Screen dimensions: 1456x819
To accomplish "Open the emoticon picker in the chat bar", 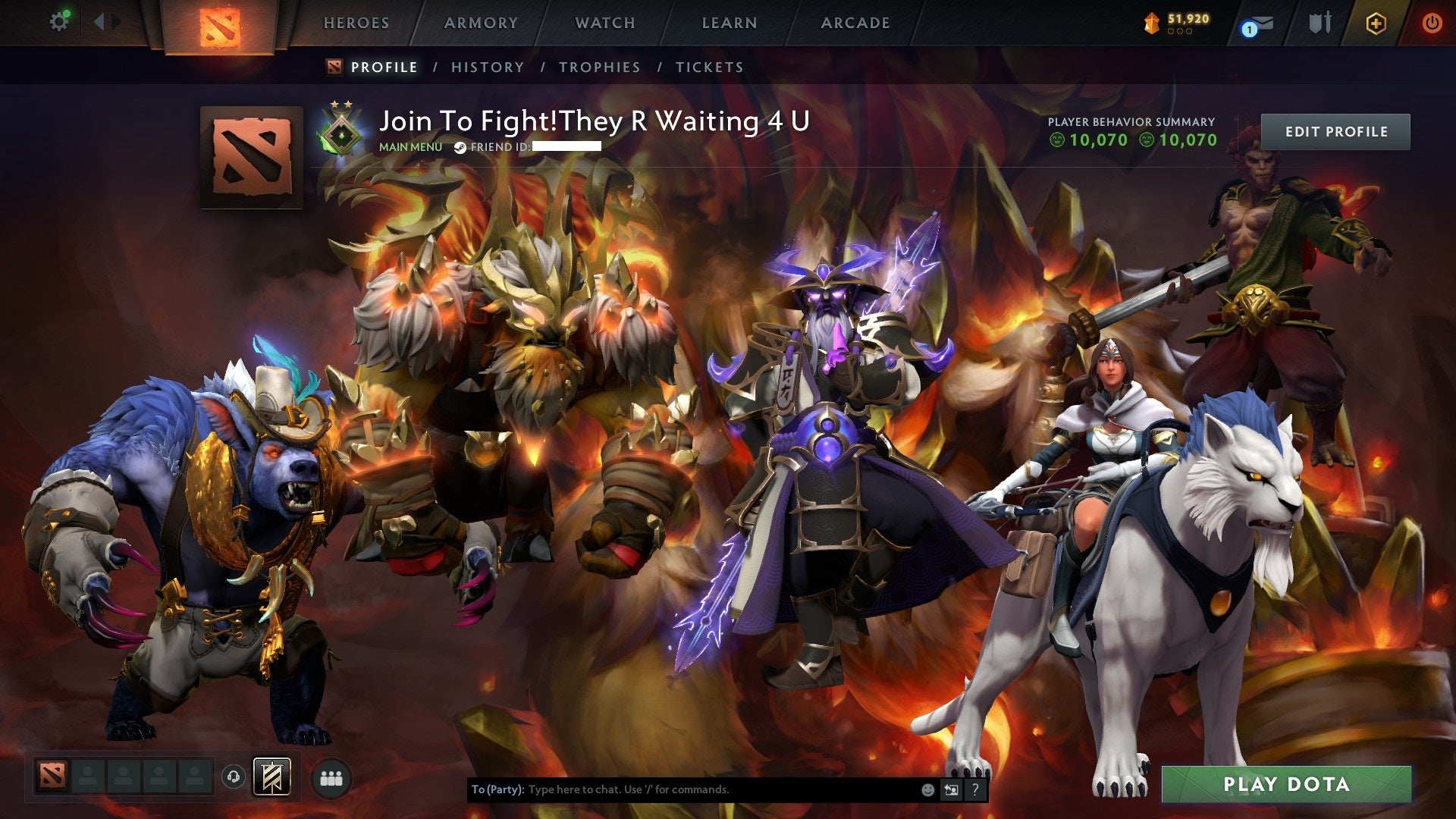I will 927,789.
